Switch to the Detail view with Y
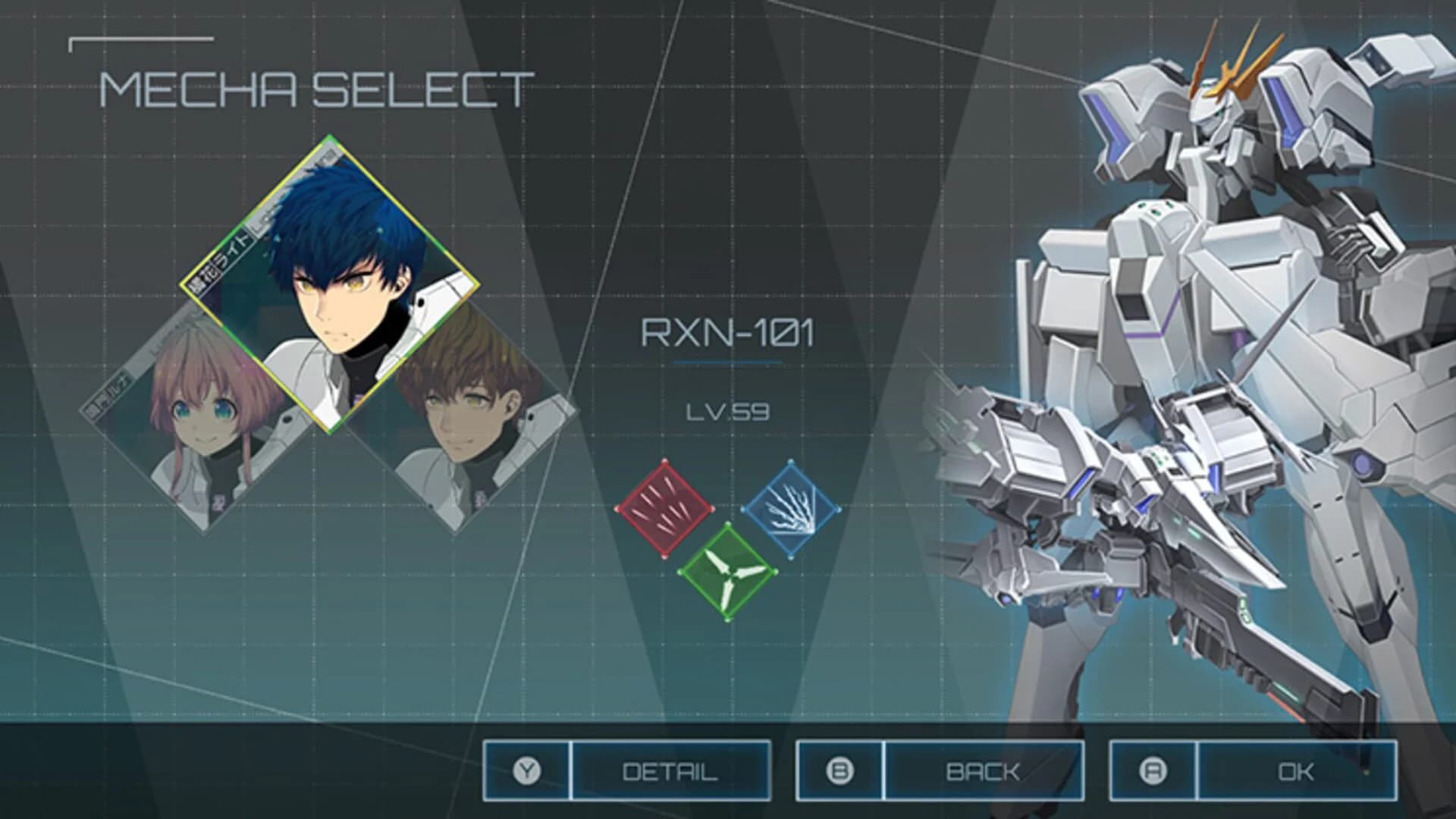This screenshot has width=1456, height=819. (671, 771)
